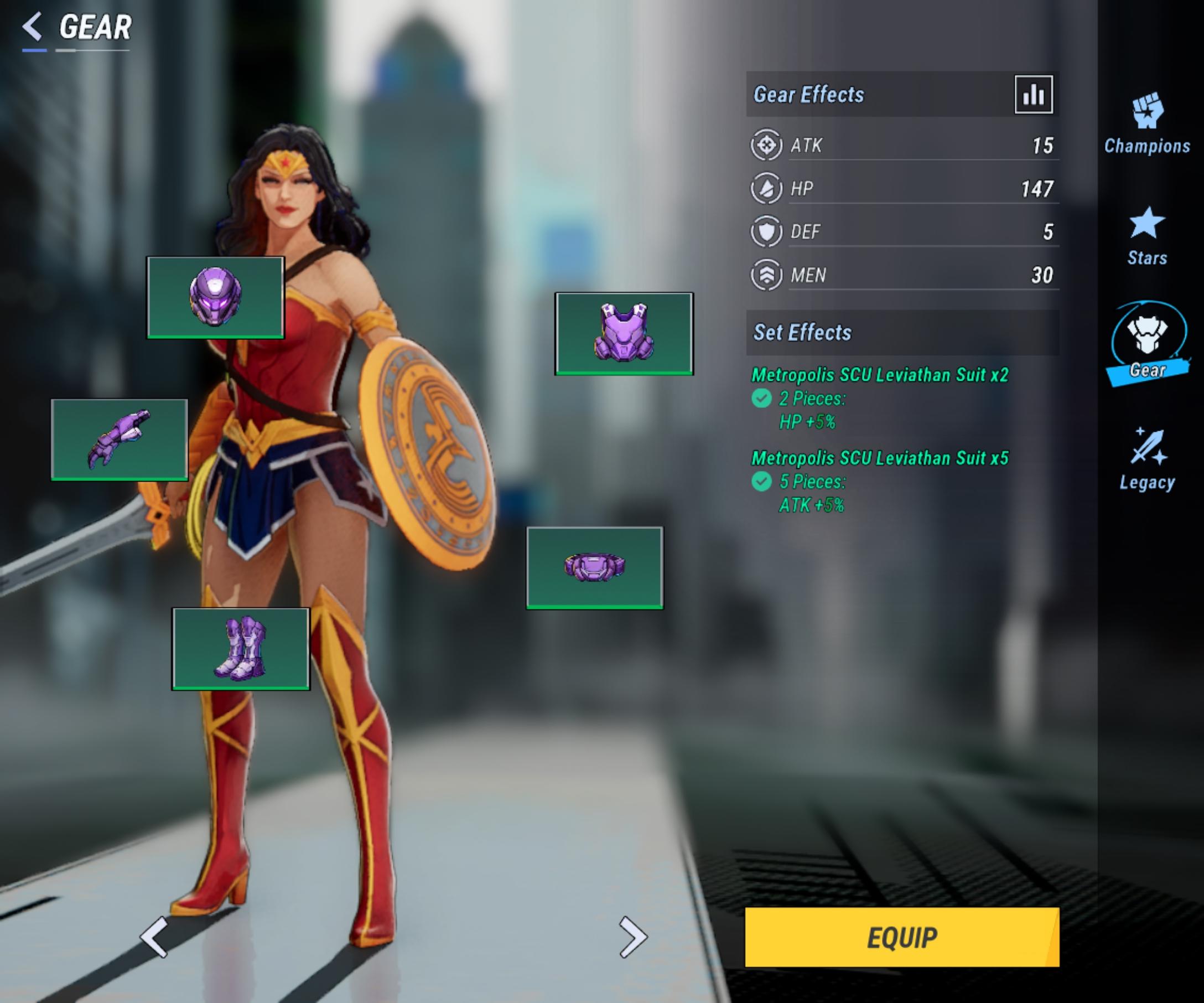Open the purple belt gear slot
The width and height of the screenshot is (1204, 1003).
(x=595, y=567)
